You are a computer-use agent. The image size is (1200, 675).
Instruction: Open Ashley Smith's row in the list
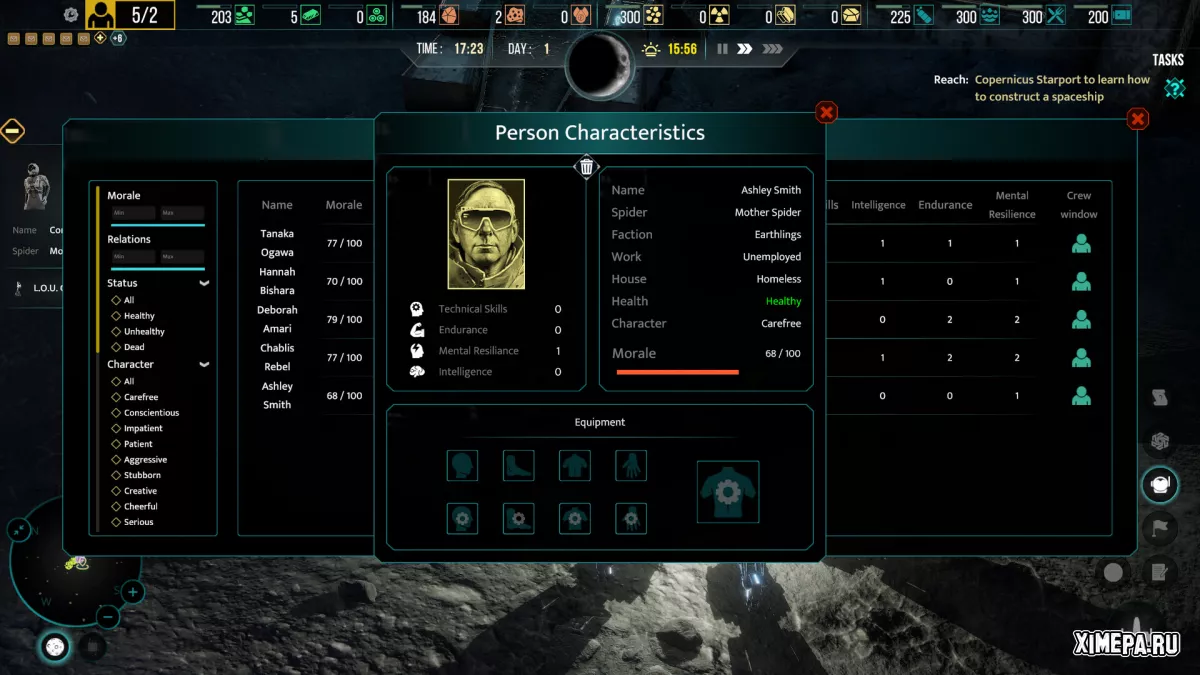click(x=277, y=395)
